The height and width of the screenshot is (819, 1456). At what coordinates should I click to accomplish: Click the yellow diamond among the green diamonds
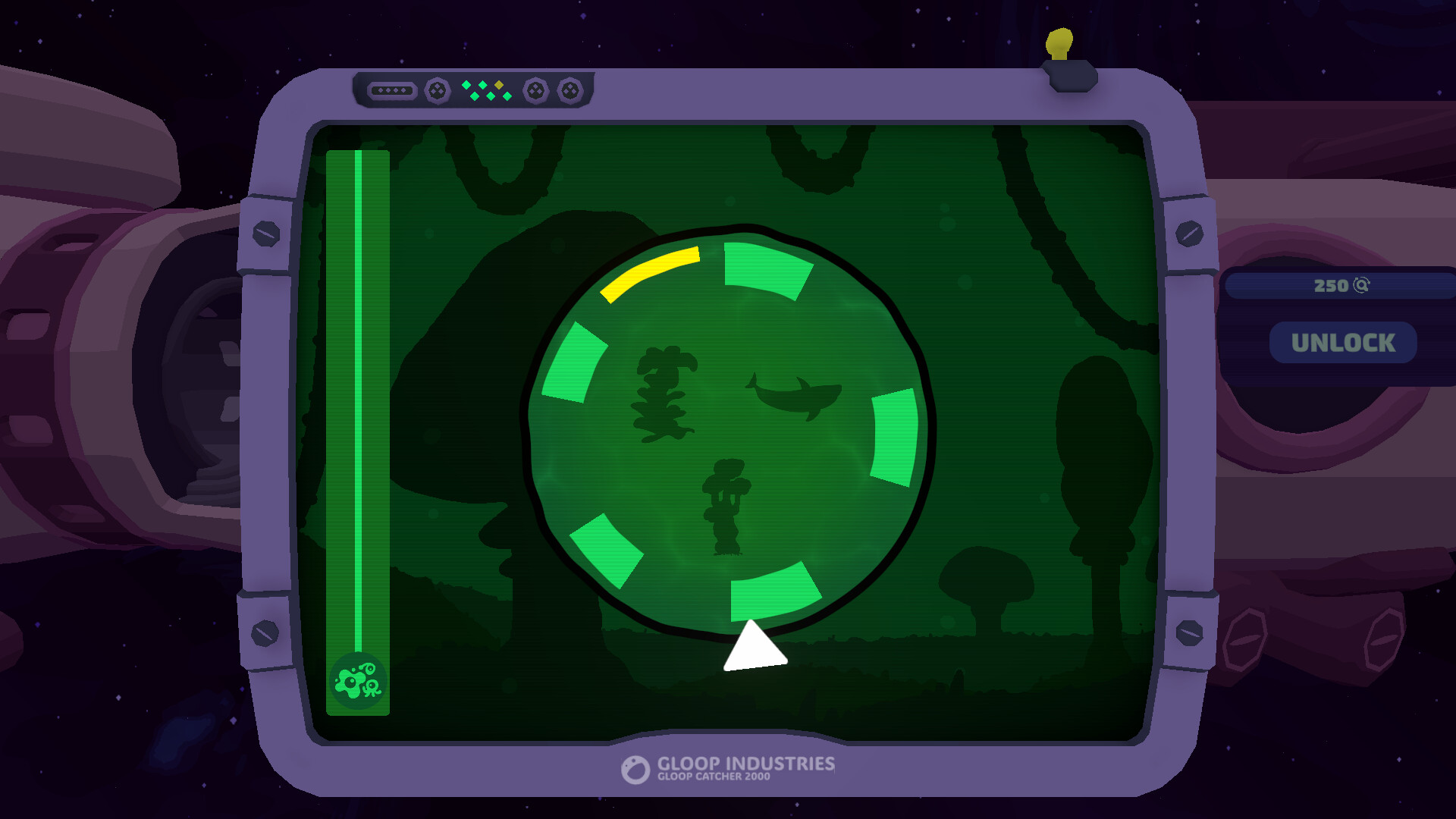499,85
